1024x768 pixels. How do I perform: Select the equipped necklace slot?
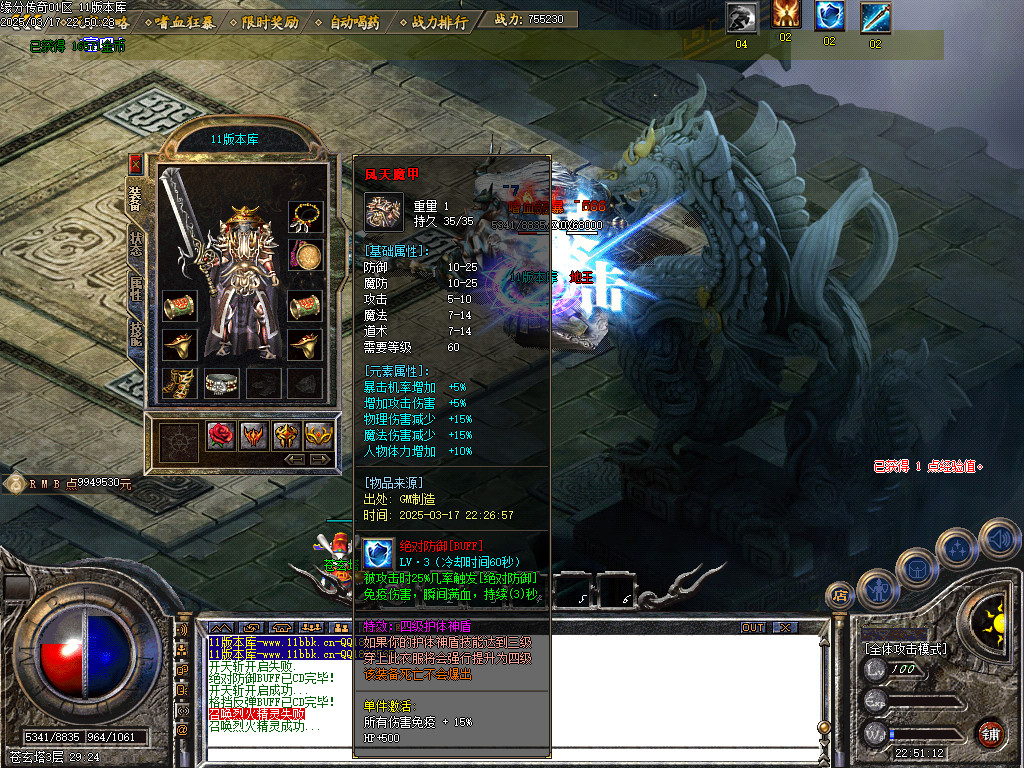(x=306, y=216)
